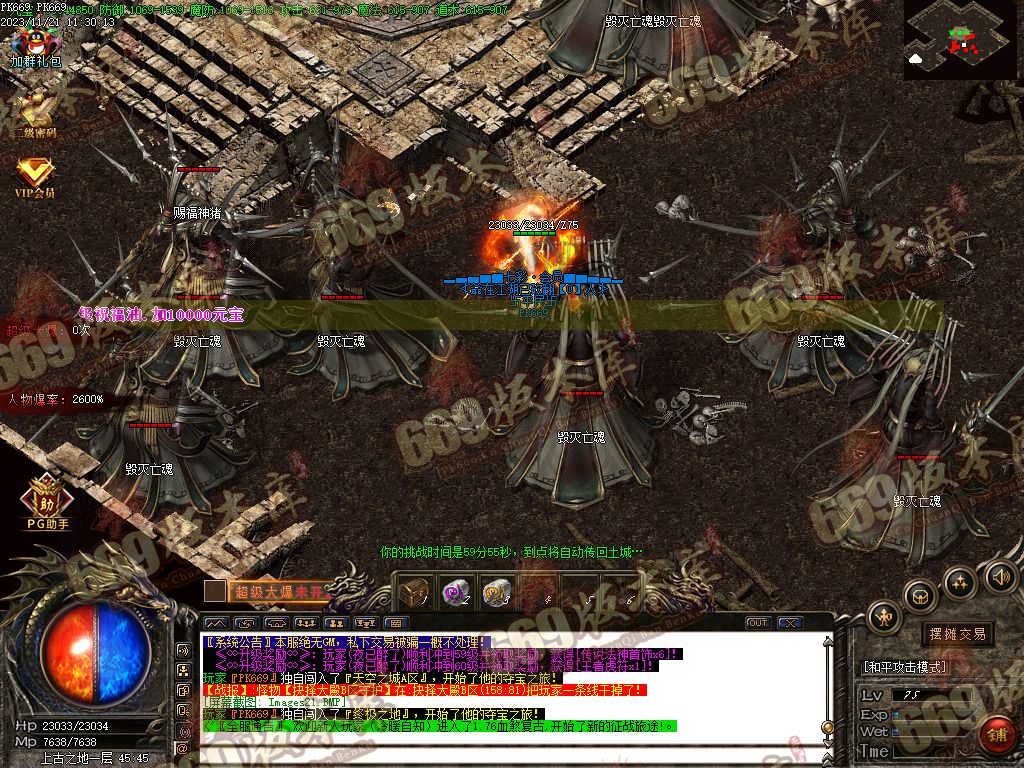
Task: Open the skills round button with three stars
Action: [959, 582]
